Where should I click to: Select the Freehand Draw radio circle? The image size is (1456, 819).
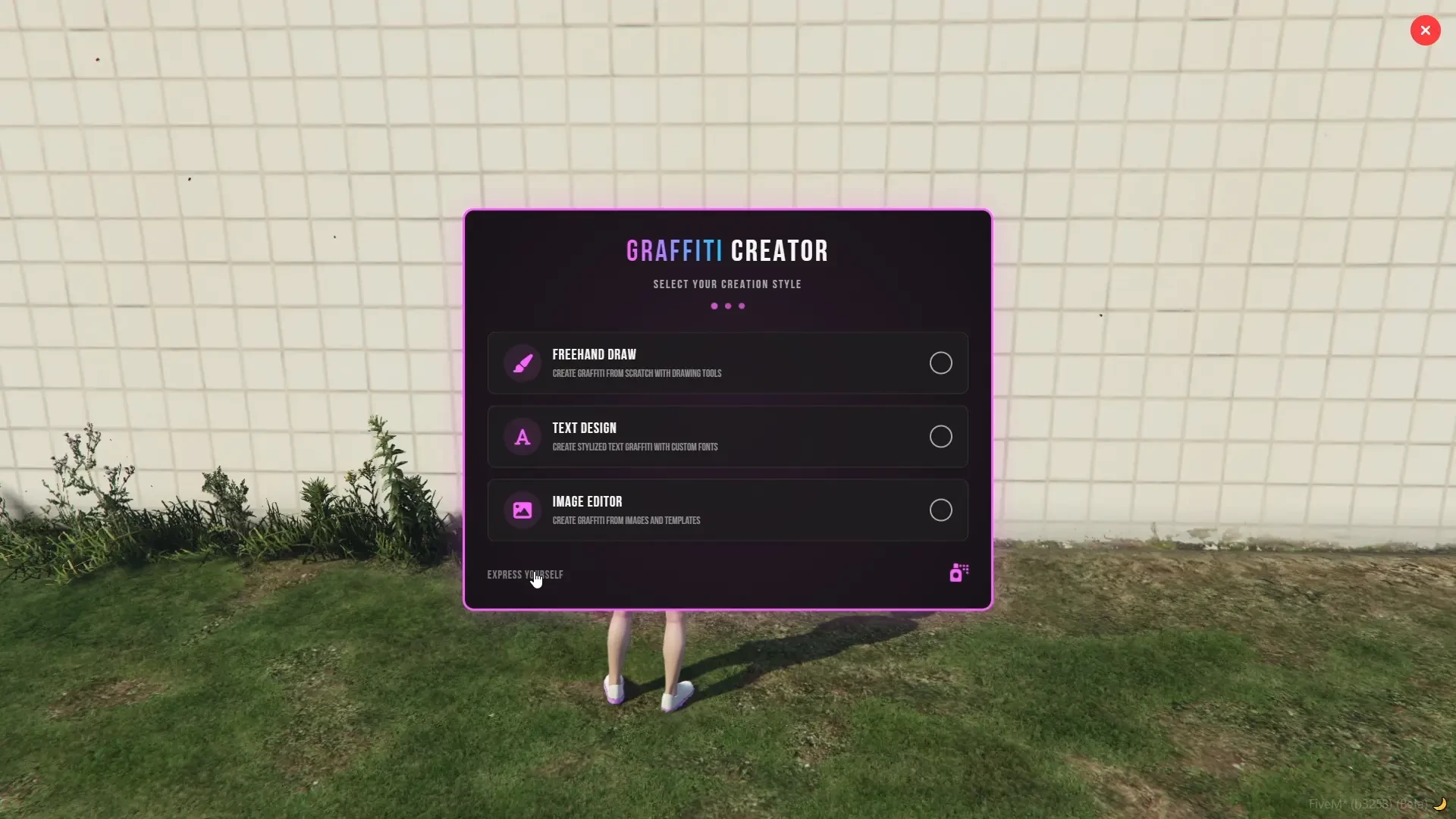click(x=940, y=362)
